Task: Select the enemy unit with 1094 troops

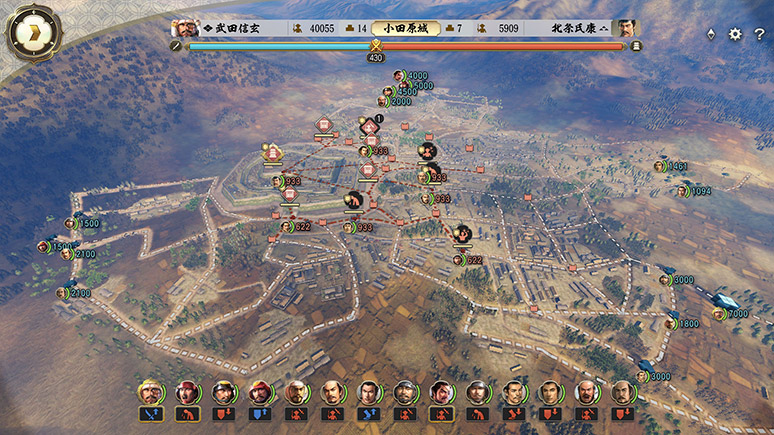Action: [683, 191]
